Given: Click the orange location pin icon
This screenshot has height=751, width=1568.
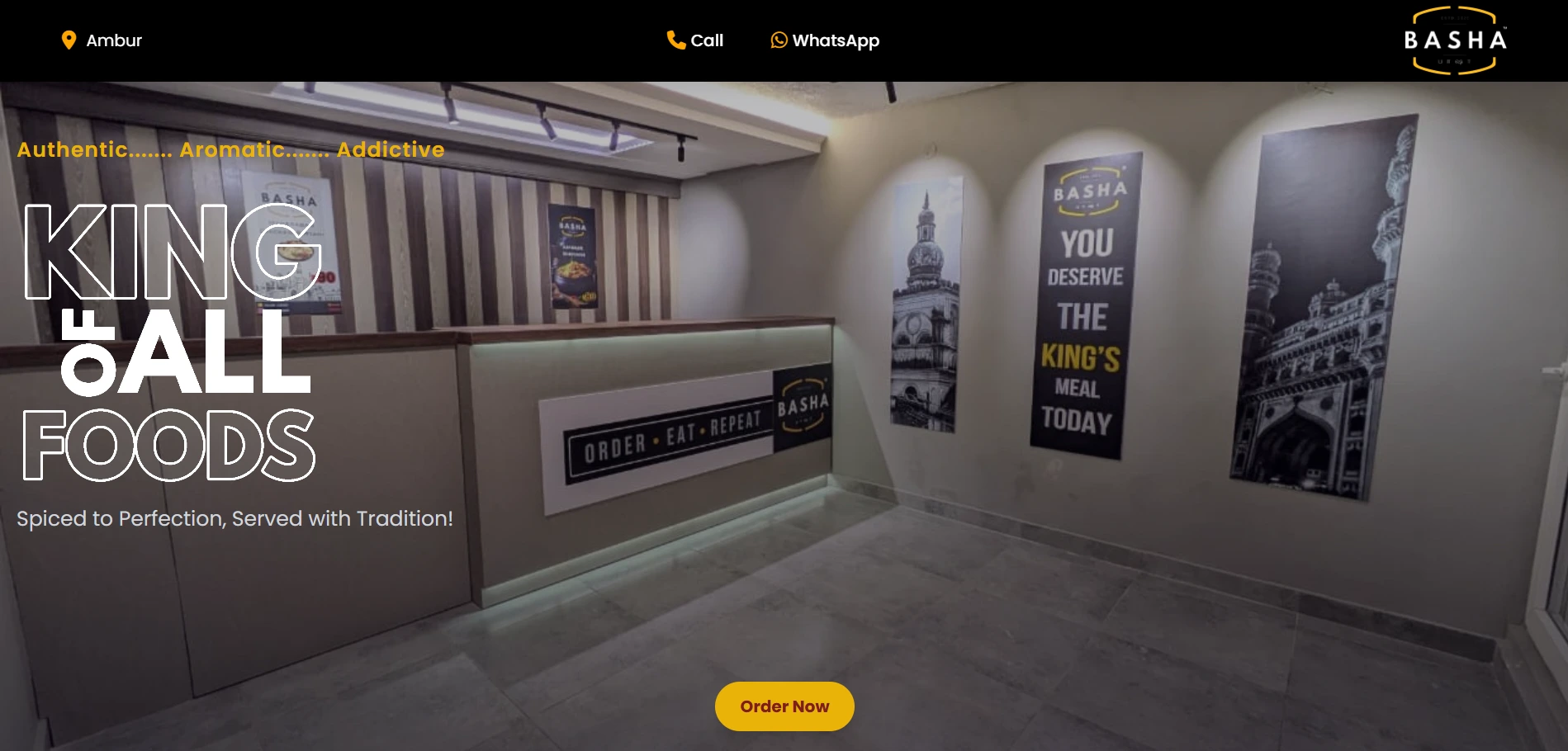Looking at the screenshot, I should [x=69, y=40].
